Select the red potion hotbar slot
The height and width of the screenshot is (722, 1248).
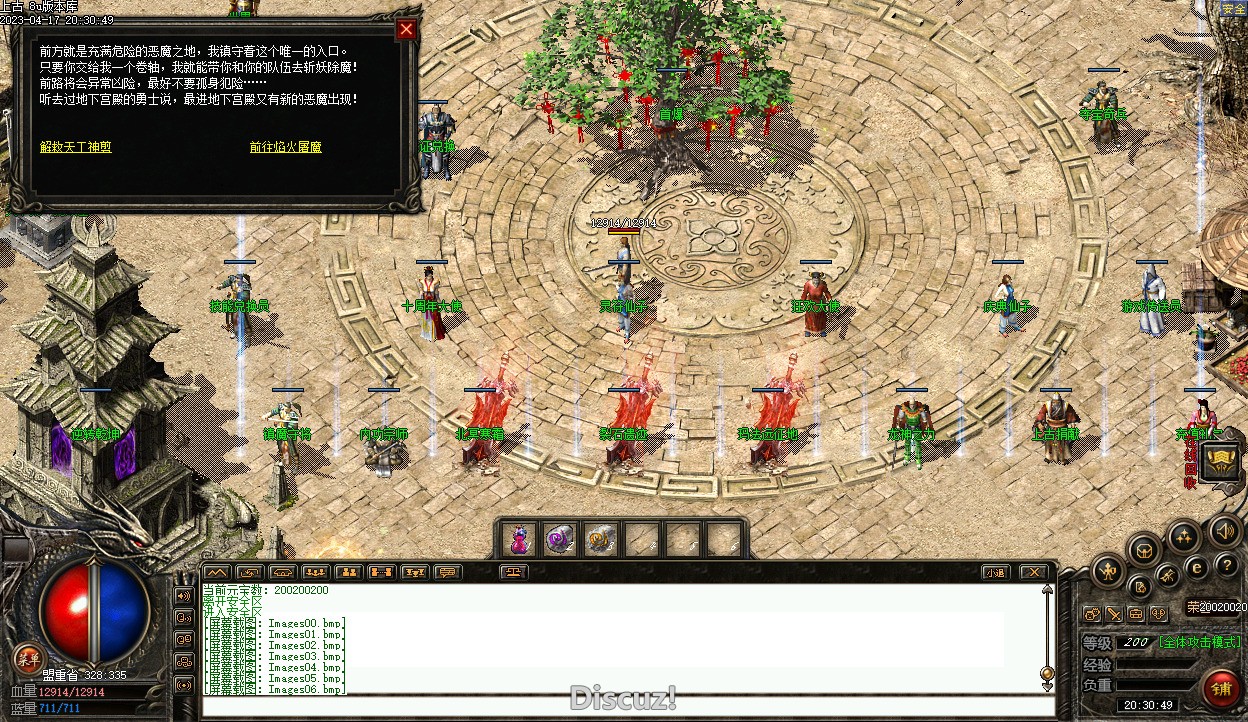[519, 540]
